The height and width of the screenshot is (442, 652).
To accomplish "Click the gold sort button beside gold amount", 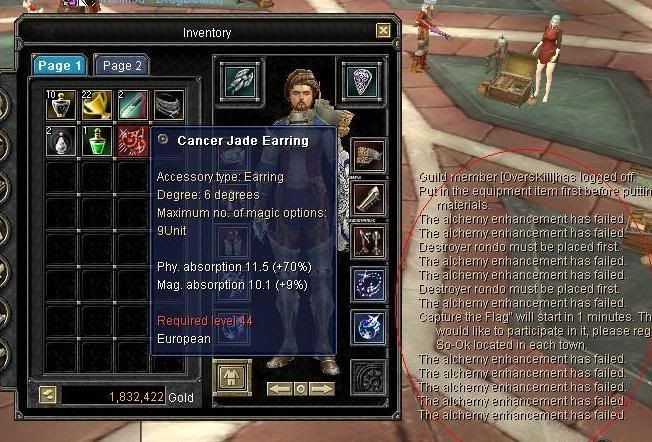I will [x=46, y=396].
